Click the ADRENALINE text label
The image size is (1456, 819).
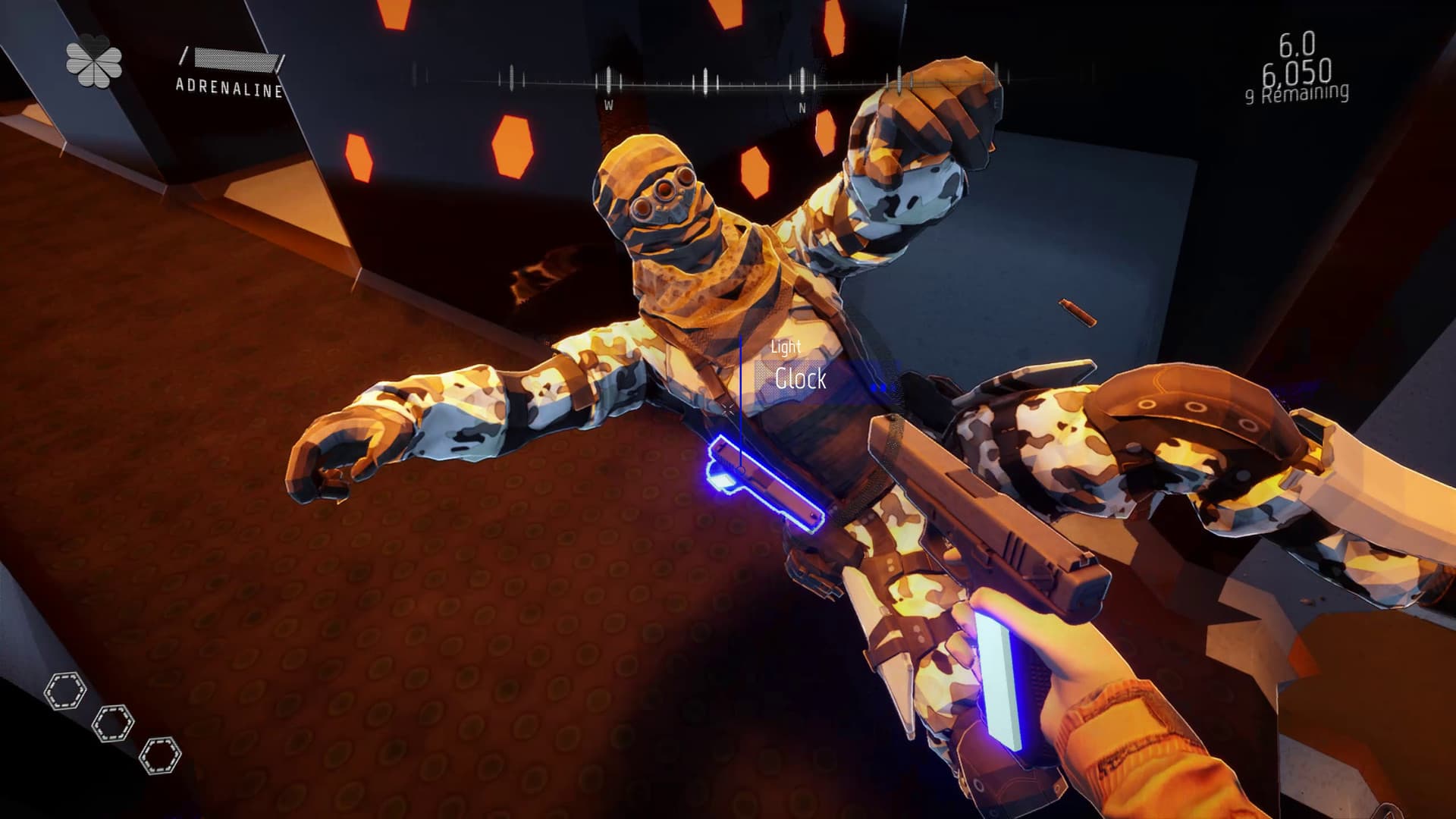229,86
